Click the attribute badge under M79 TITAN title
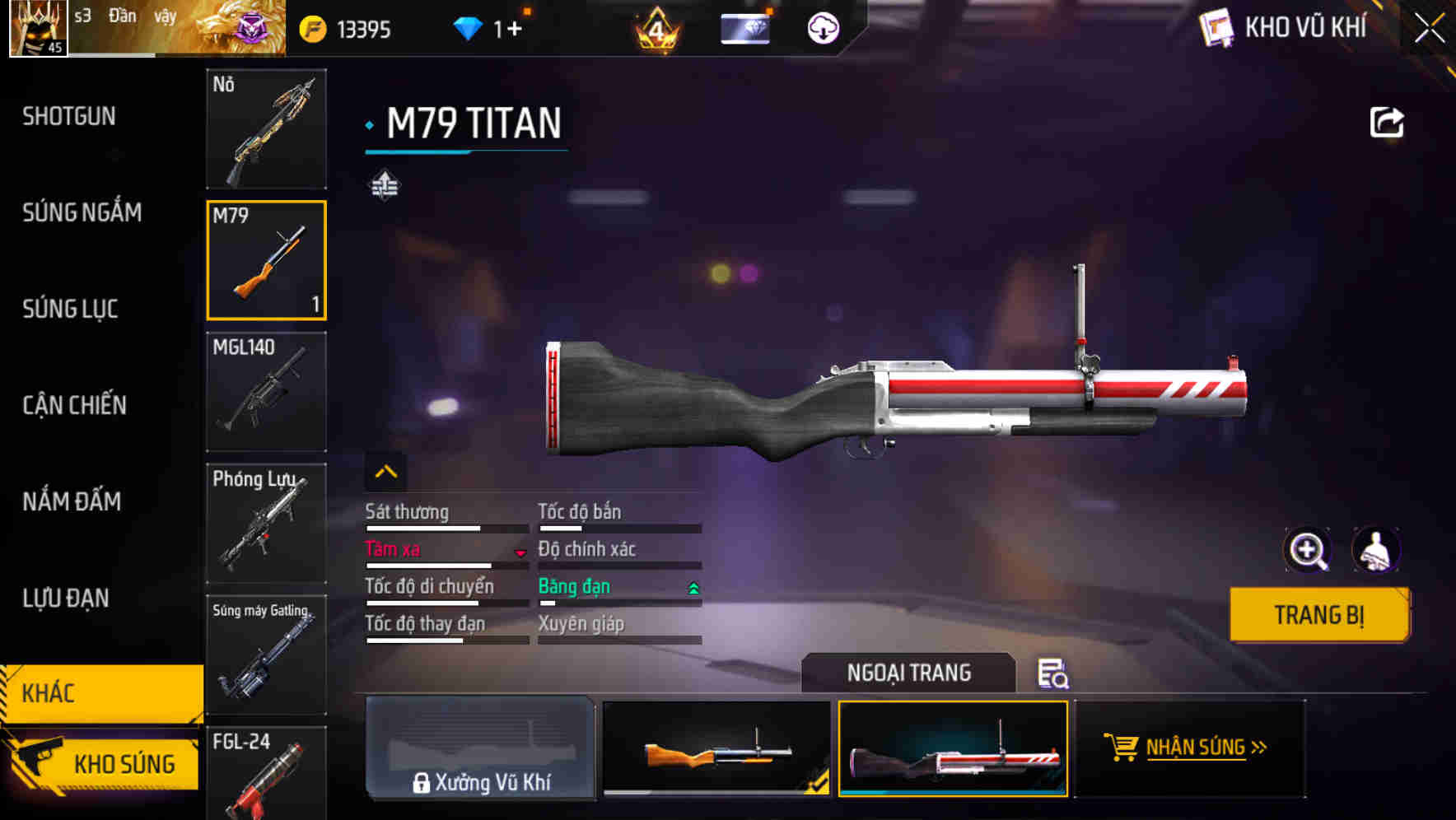 385,185
